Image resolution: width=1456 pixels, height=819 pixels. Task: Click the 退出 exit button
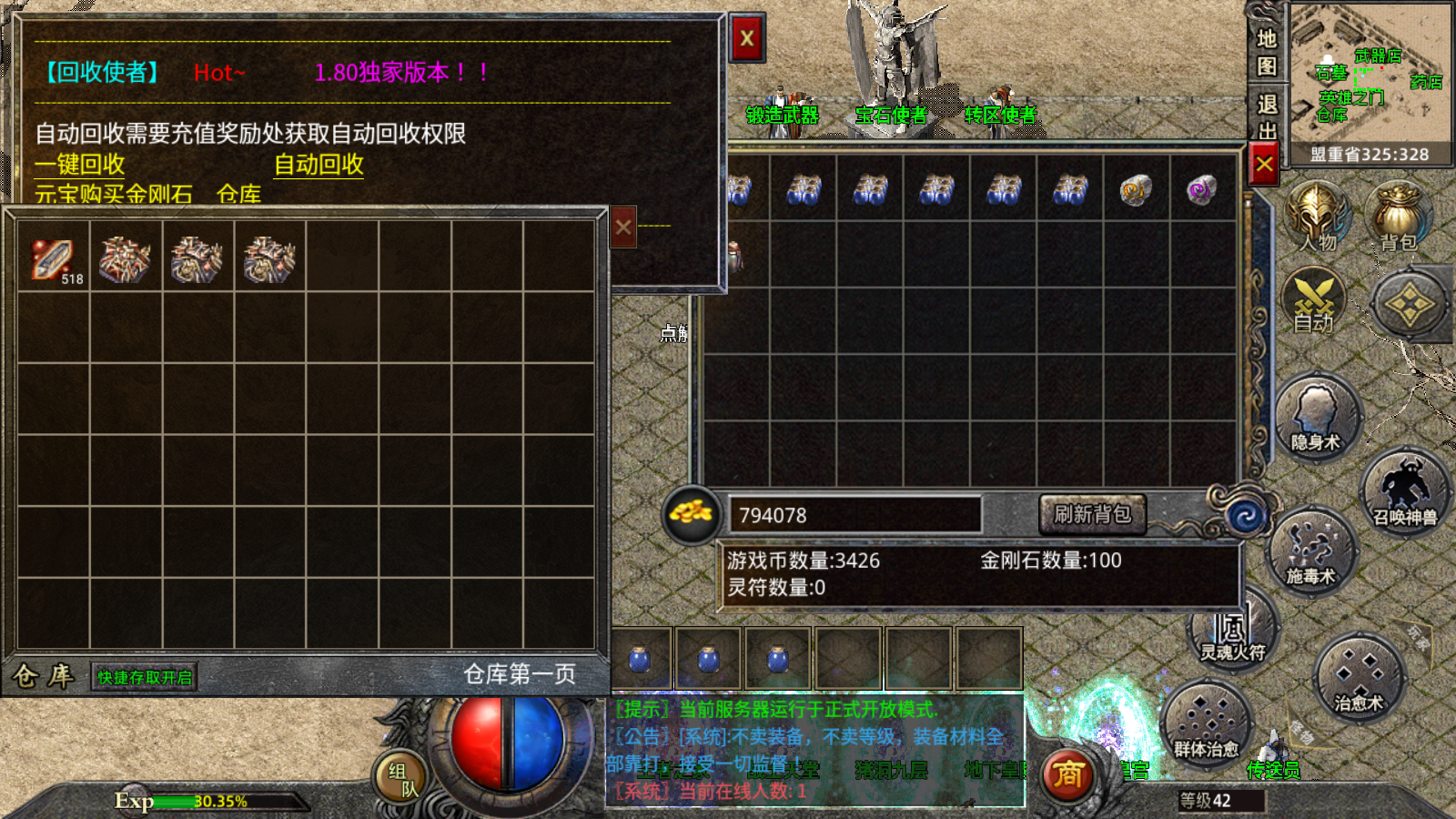coord(1267,116)
